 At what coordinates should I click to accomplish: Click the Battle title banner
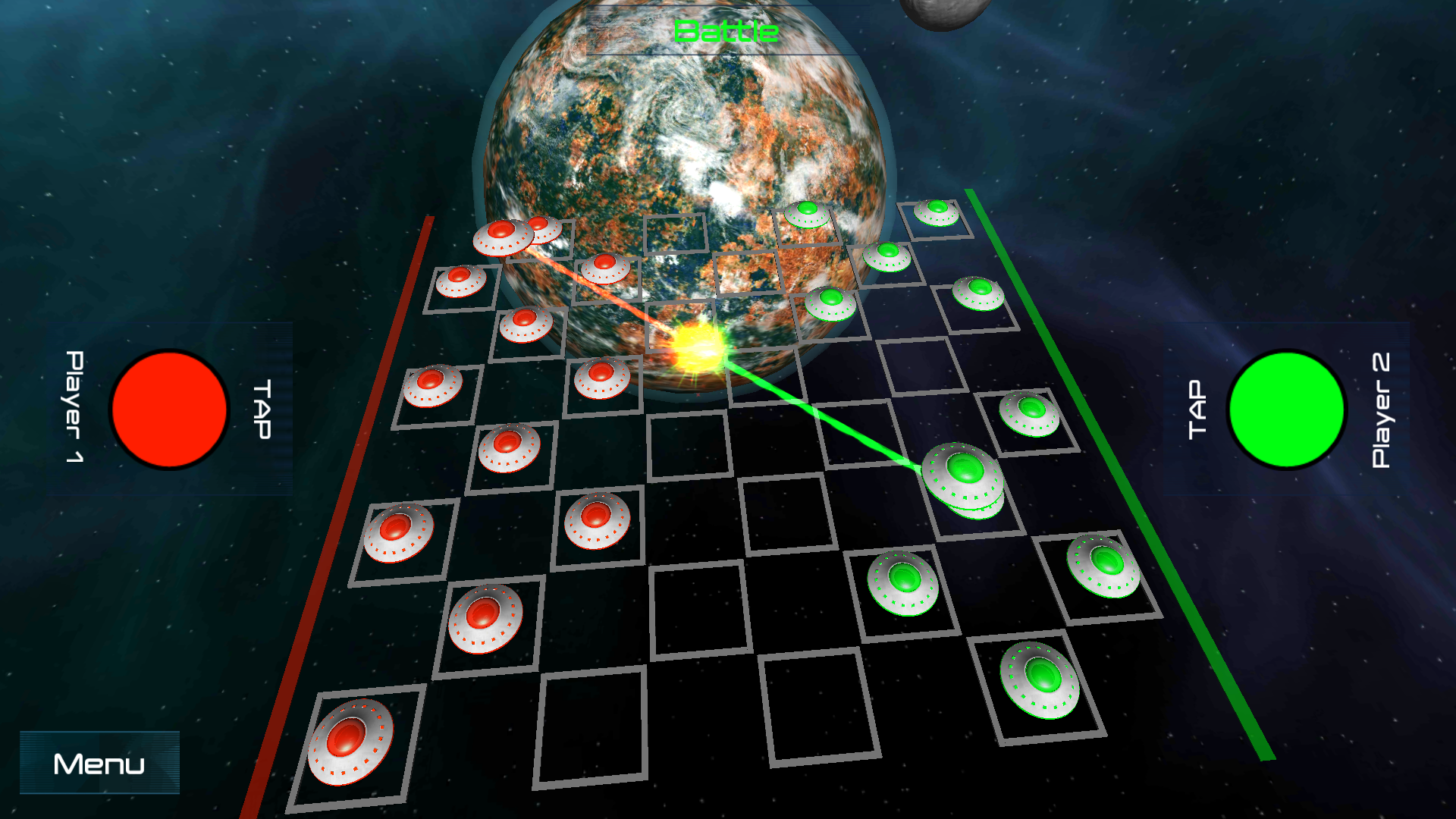(726, 32)
